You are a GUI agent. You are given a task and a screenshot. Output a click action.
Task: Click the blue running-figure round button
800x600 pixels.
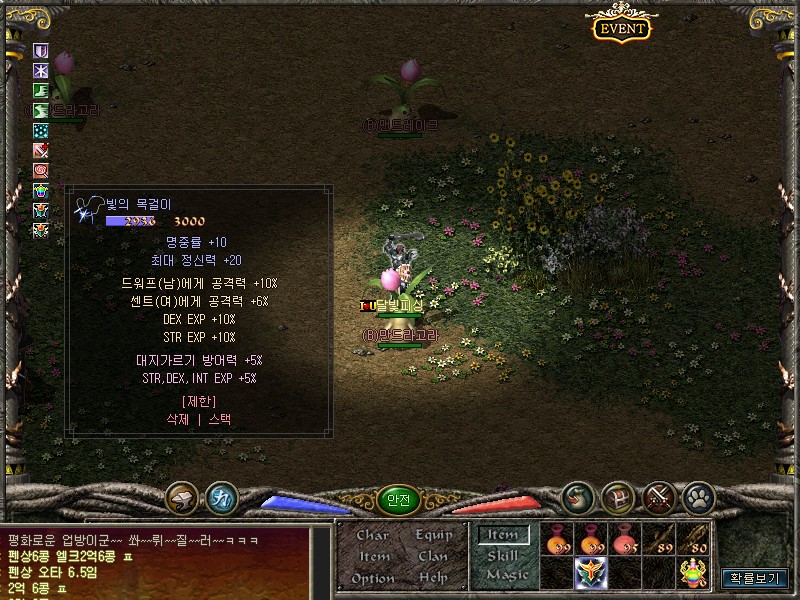coord(221,497)
